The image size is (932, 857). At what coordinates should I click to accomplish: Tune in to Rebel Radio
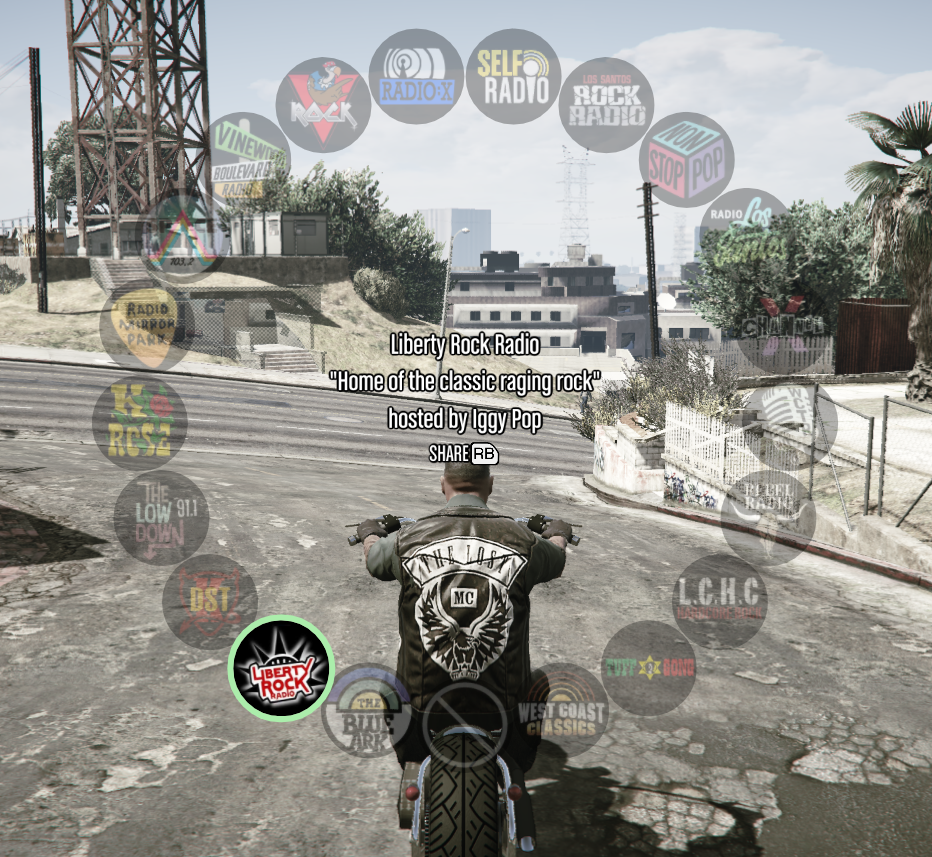click(x=767, y=517)
